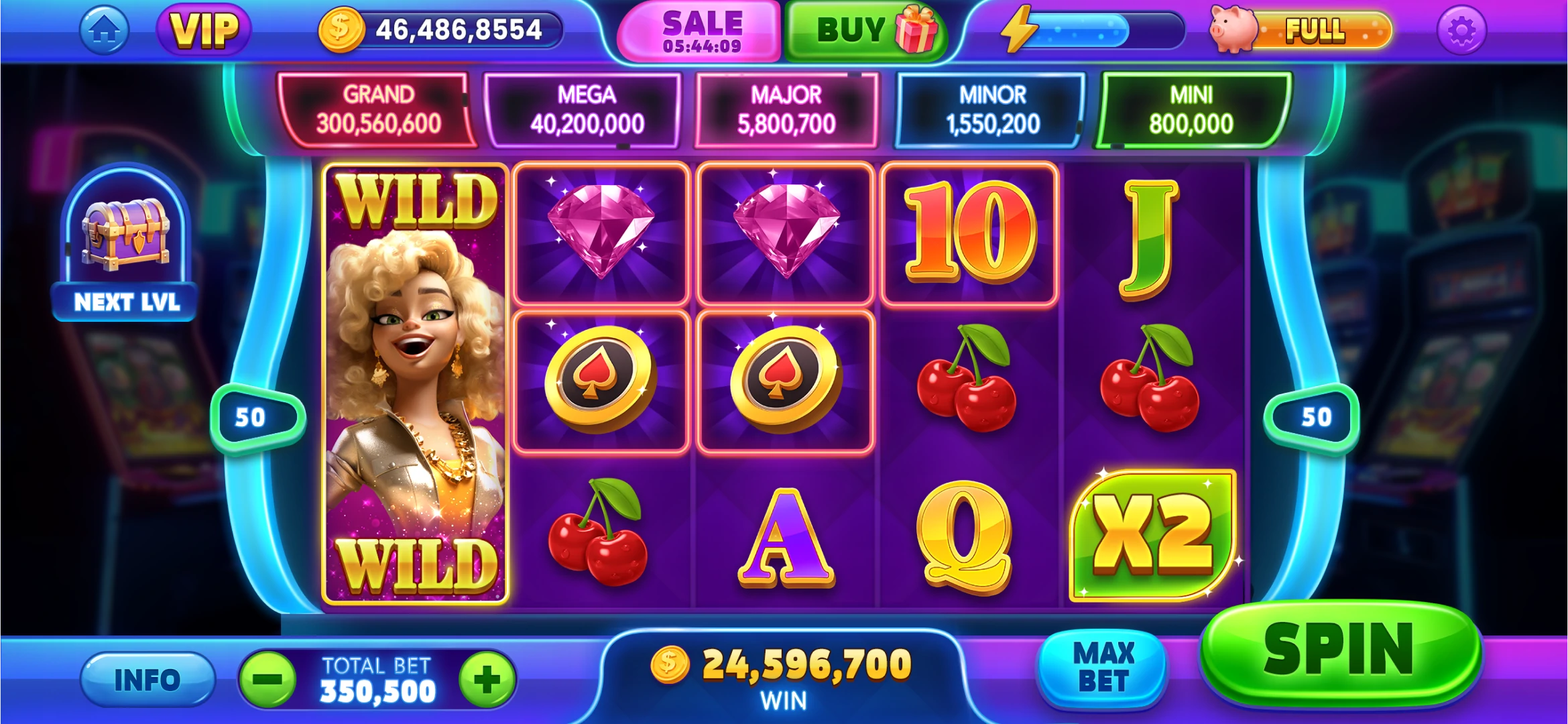
Task: Set the wager with Max Bet
Action: [1103, 668]
